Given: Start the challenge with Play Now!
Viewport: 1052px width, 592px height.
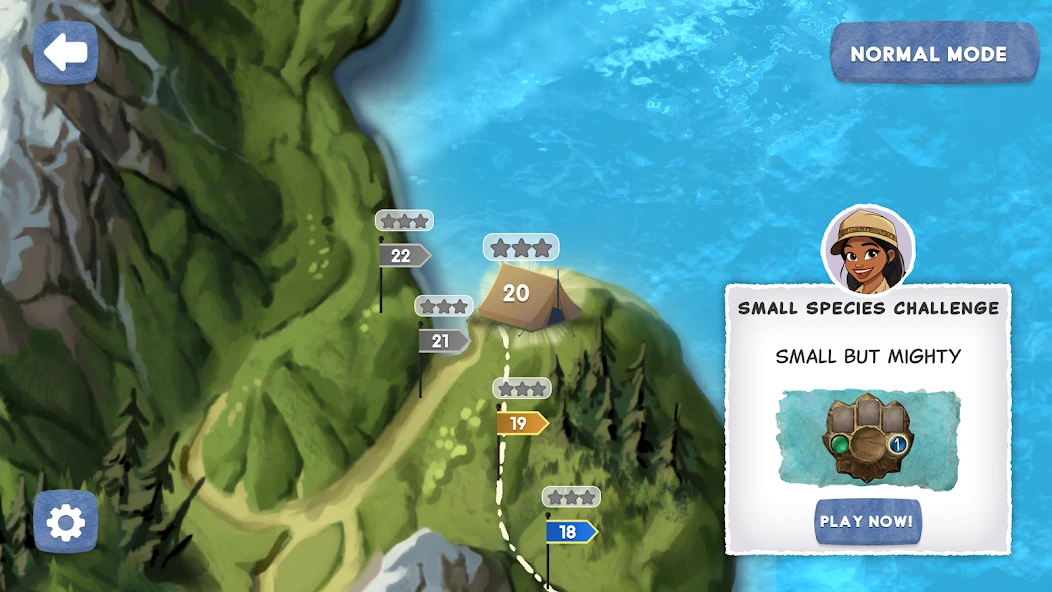Looking at the screenshot, I should pyautogui.click(x=867, y=521).
